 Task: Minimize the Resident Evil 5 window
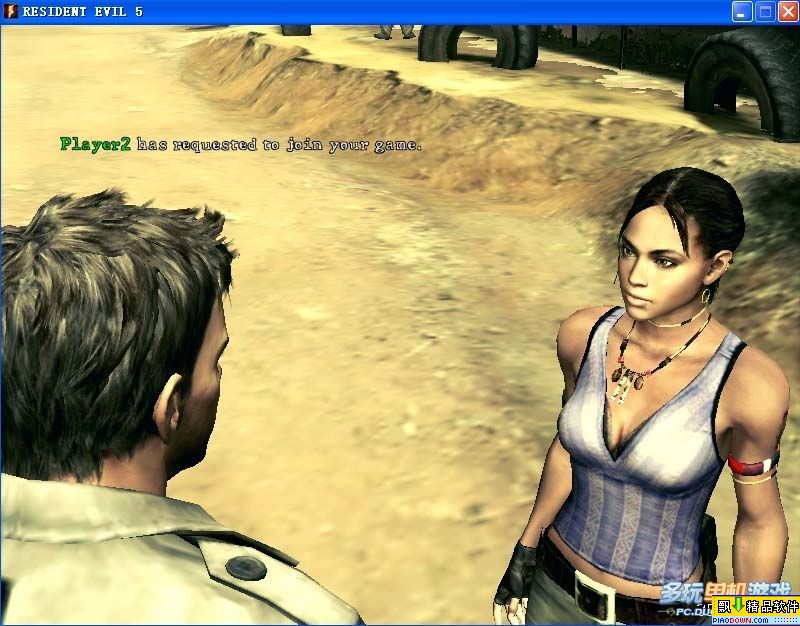(x=742, y=12)
